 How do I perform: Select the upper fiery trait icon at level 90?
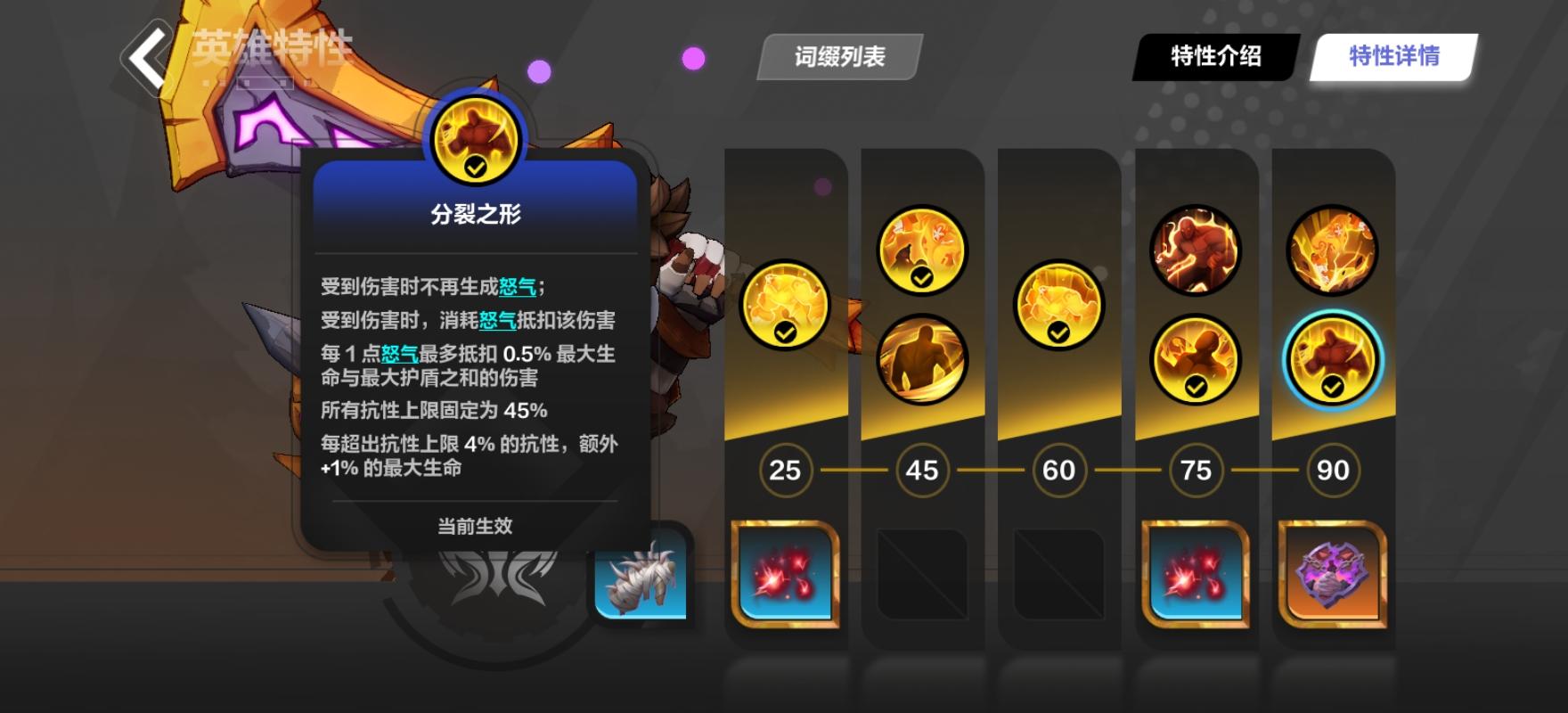(x=1330, y=250)
